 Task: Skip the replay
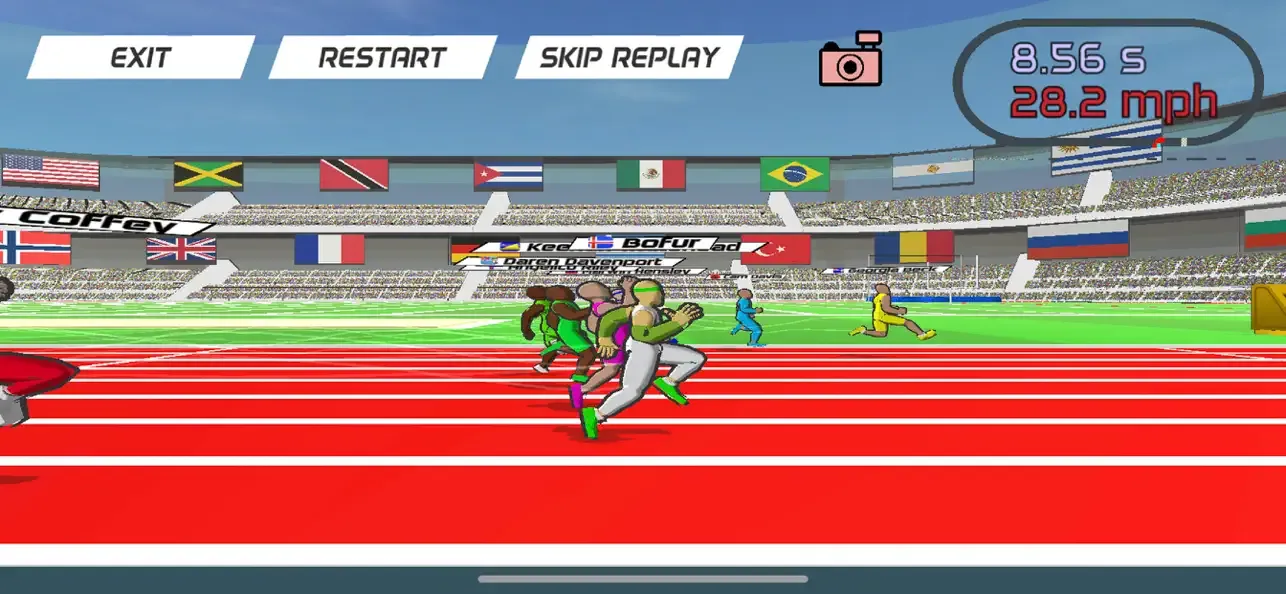(629, 58)
